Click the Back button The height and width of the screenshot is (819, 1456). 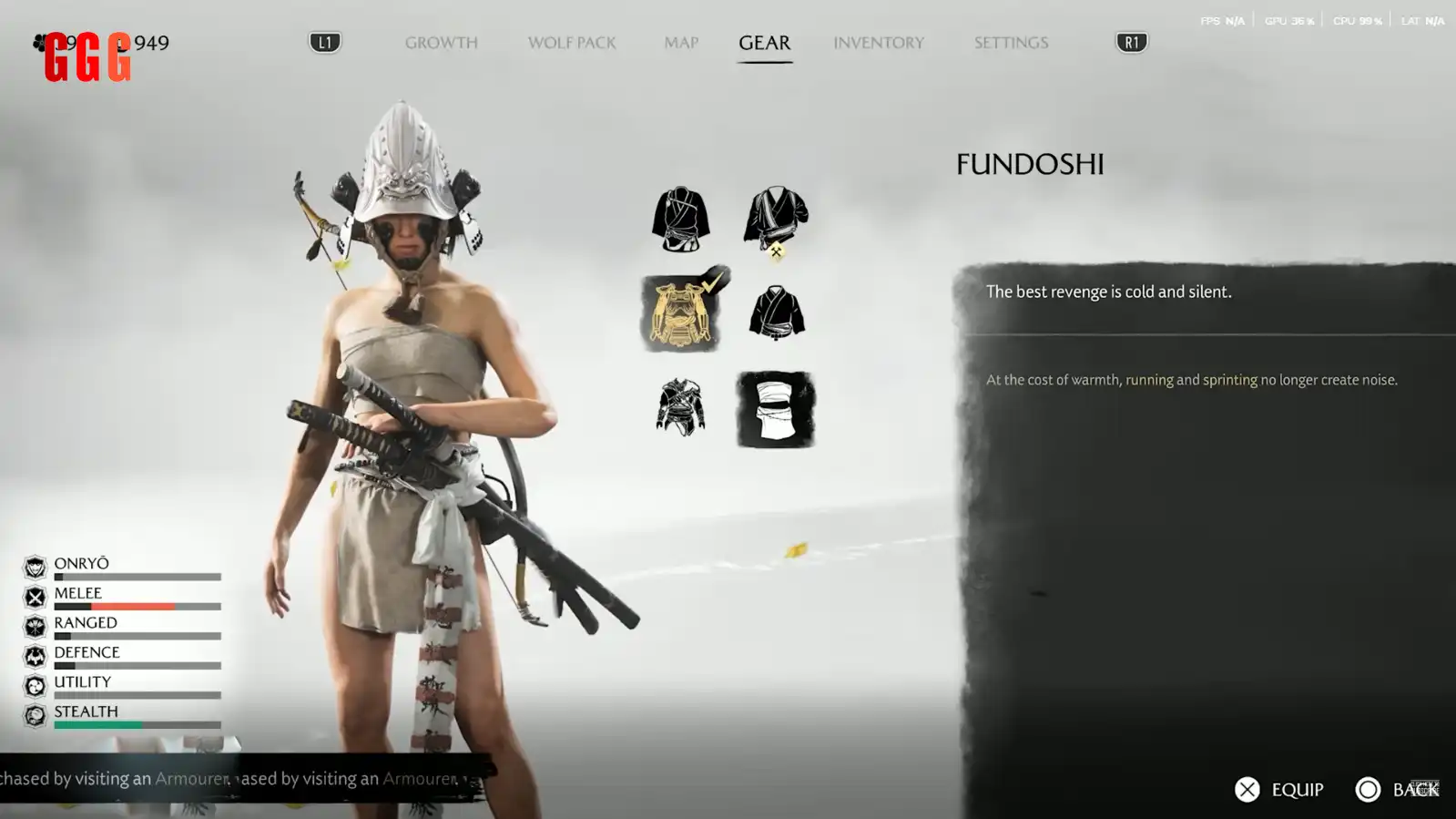(x=1397, y=789)
